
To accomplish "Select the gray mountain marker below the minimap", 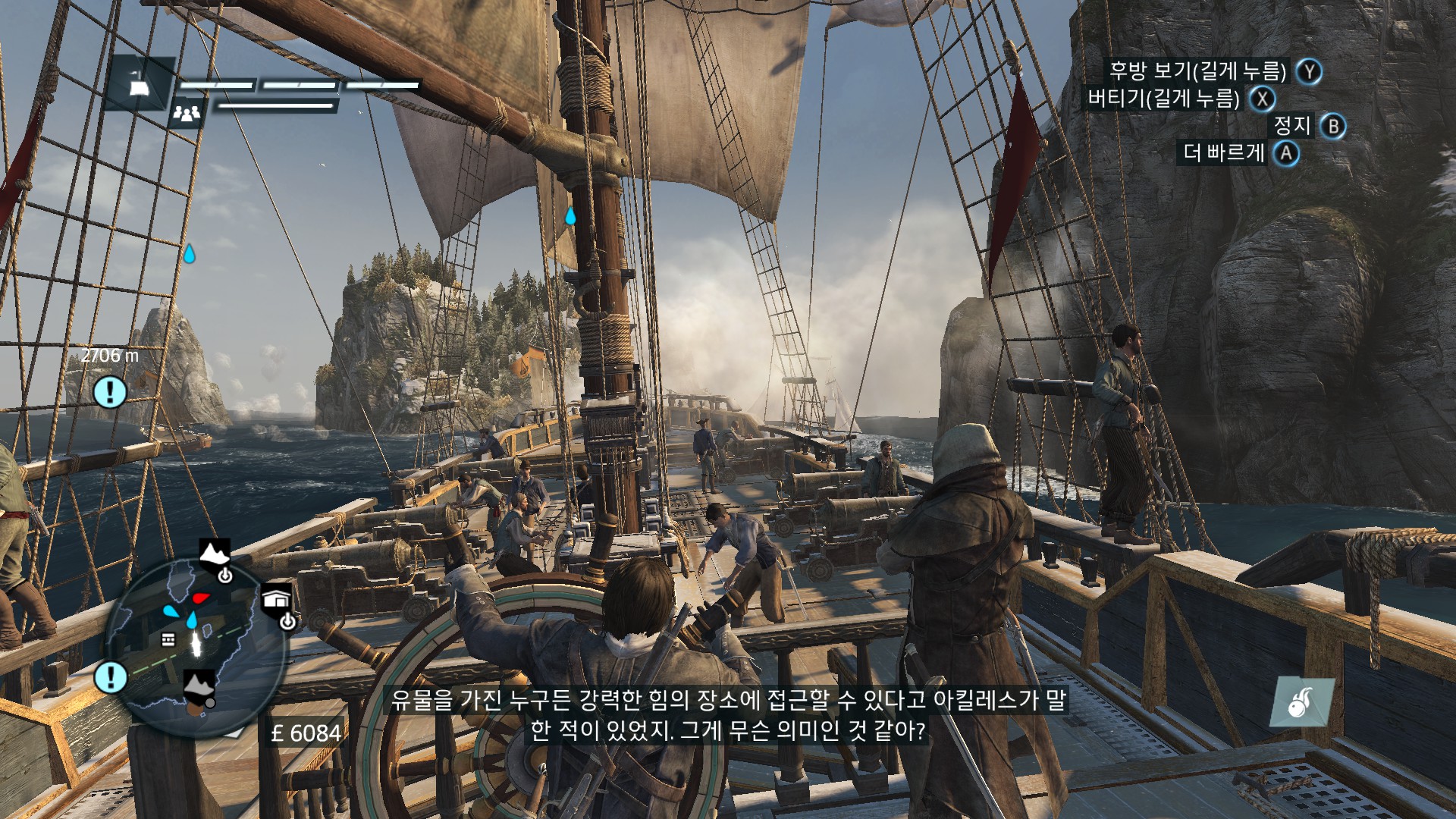I will point(199,686).
